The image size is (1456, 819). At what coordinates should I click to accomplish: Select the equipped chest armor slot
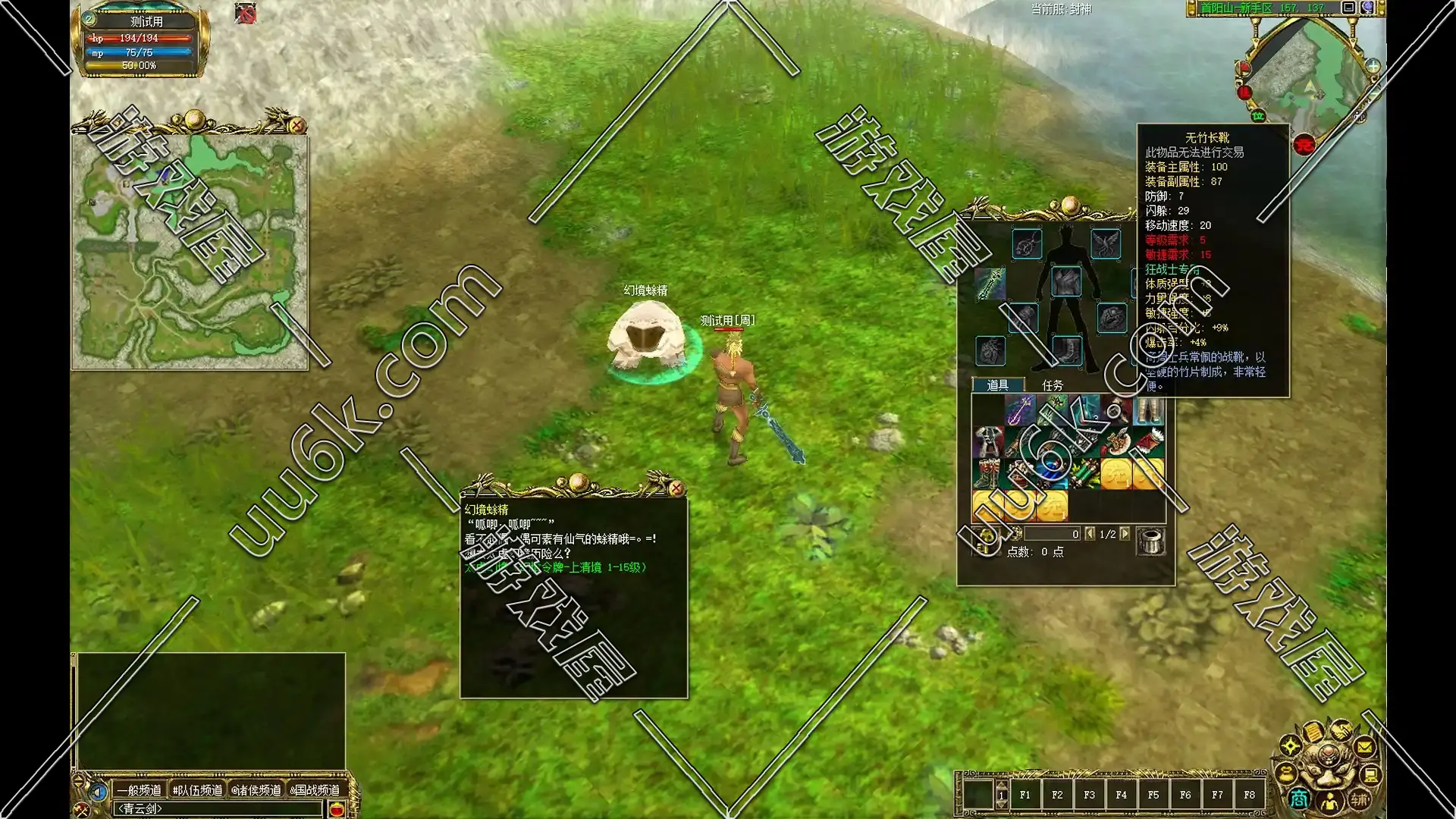pos(1066,281)
